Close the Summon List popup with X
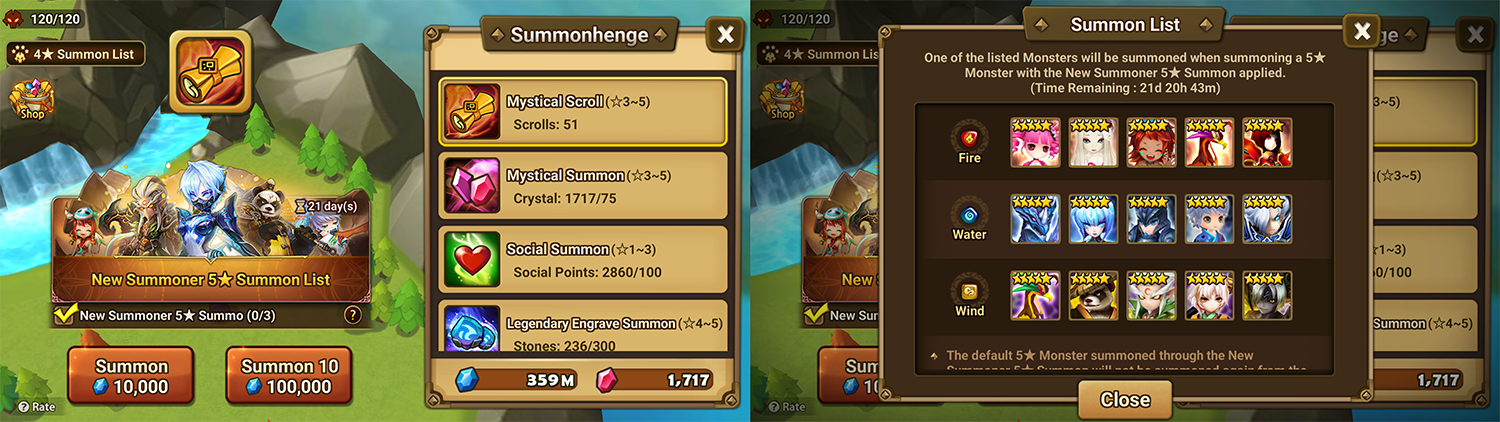Viewport: 1500px width, 422px height. pyautogui.click(x=1361, y=31)
